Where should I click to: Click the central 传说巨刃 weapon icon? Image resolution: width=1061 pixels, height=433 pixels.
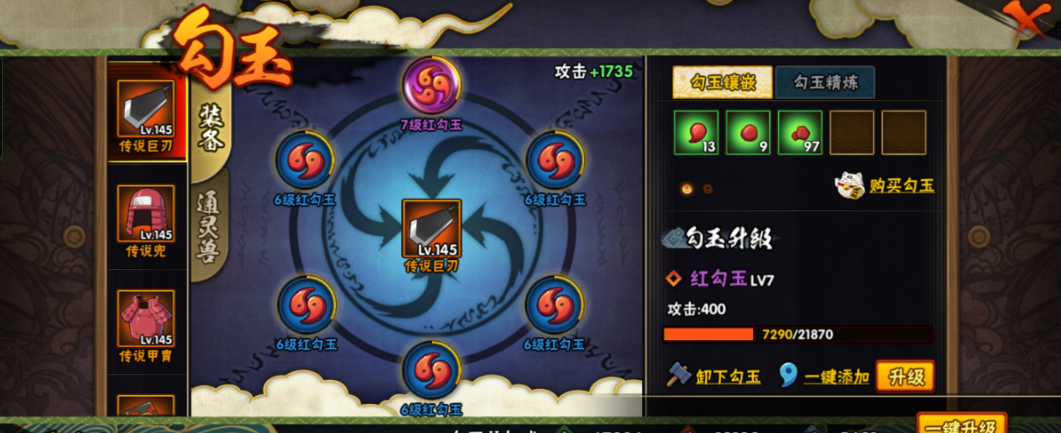pos(431,229)
